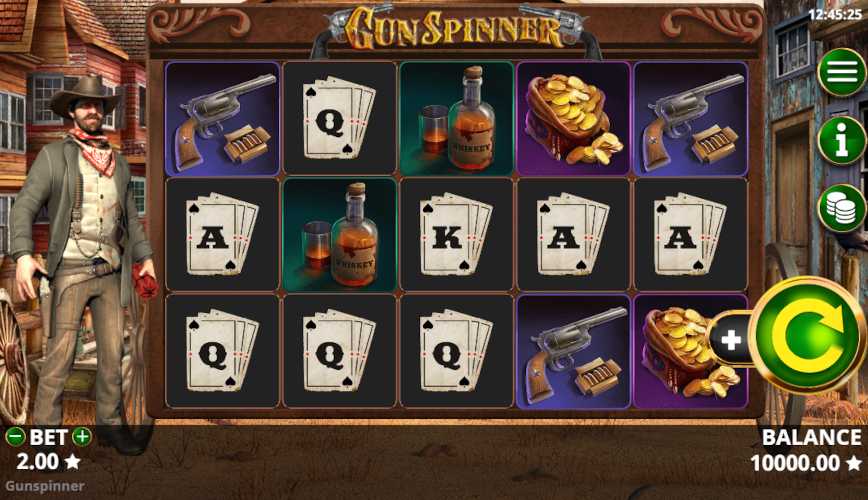Click the small plus button beside spin
This screenshot has width=868, height=500.
pyautogui.click(x=731, y=340)
